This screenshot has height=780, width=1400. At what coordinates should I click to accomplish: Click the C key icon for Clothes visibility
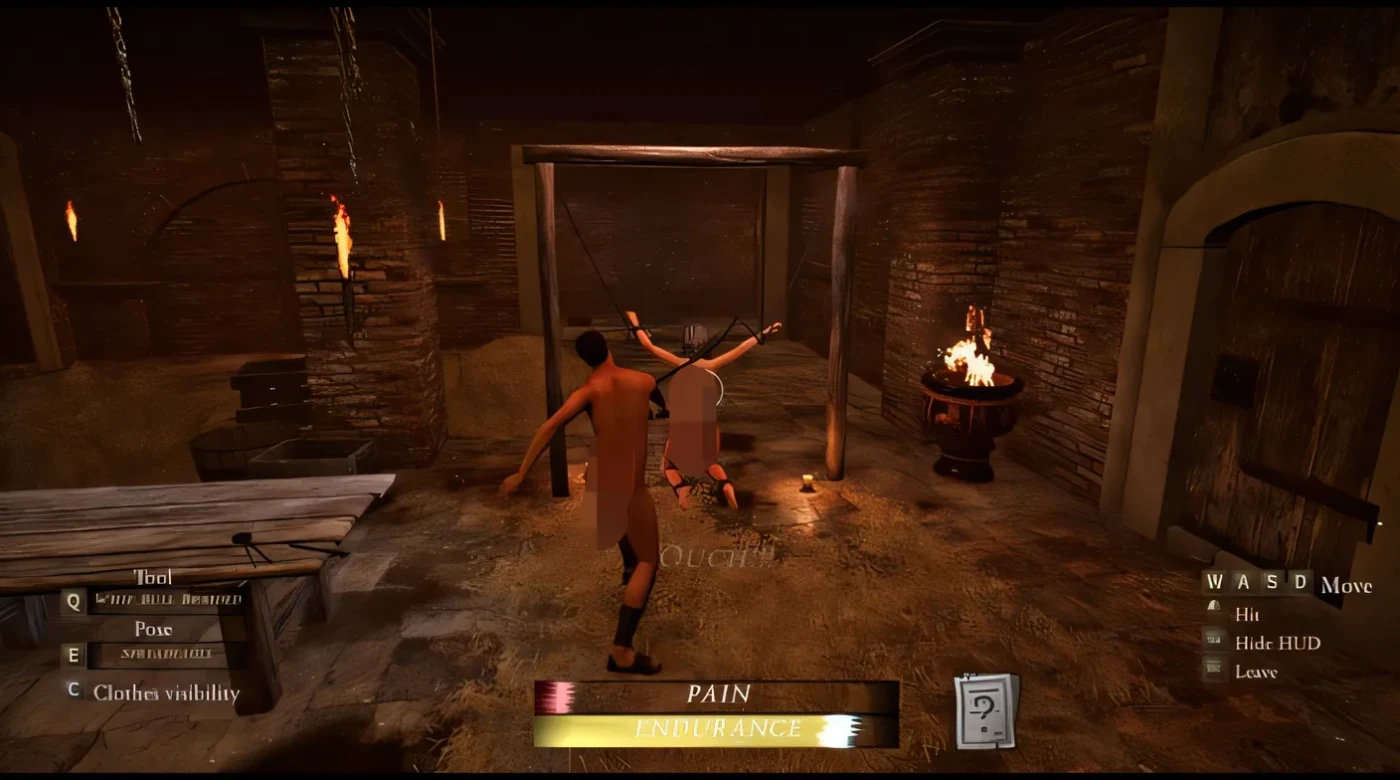pyautogui.click(x=71, y=690)
